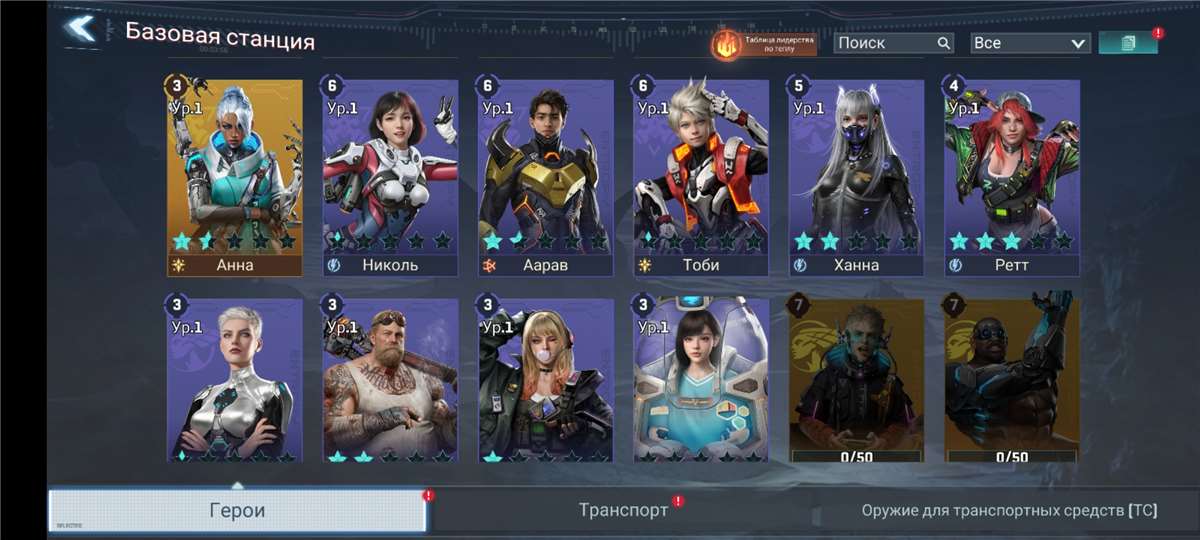This screenshot has height=540, width=1200.
Task: Open the Все filter dropdown
Action: pos(1029,43)
